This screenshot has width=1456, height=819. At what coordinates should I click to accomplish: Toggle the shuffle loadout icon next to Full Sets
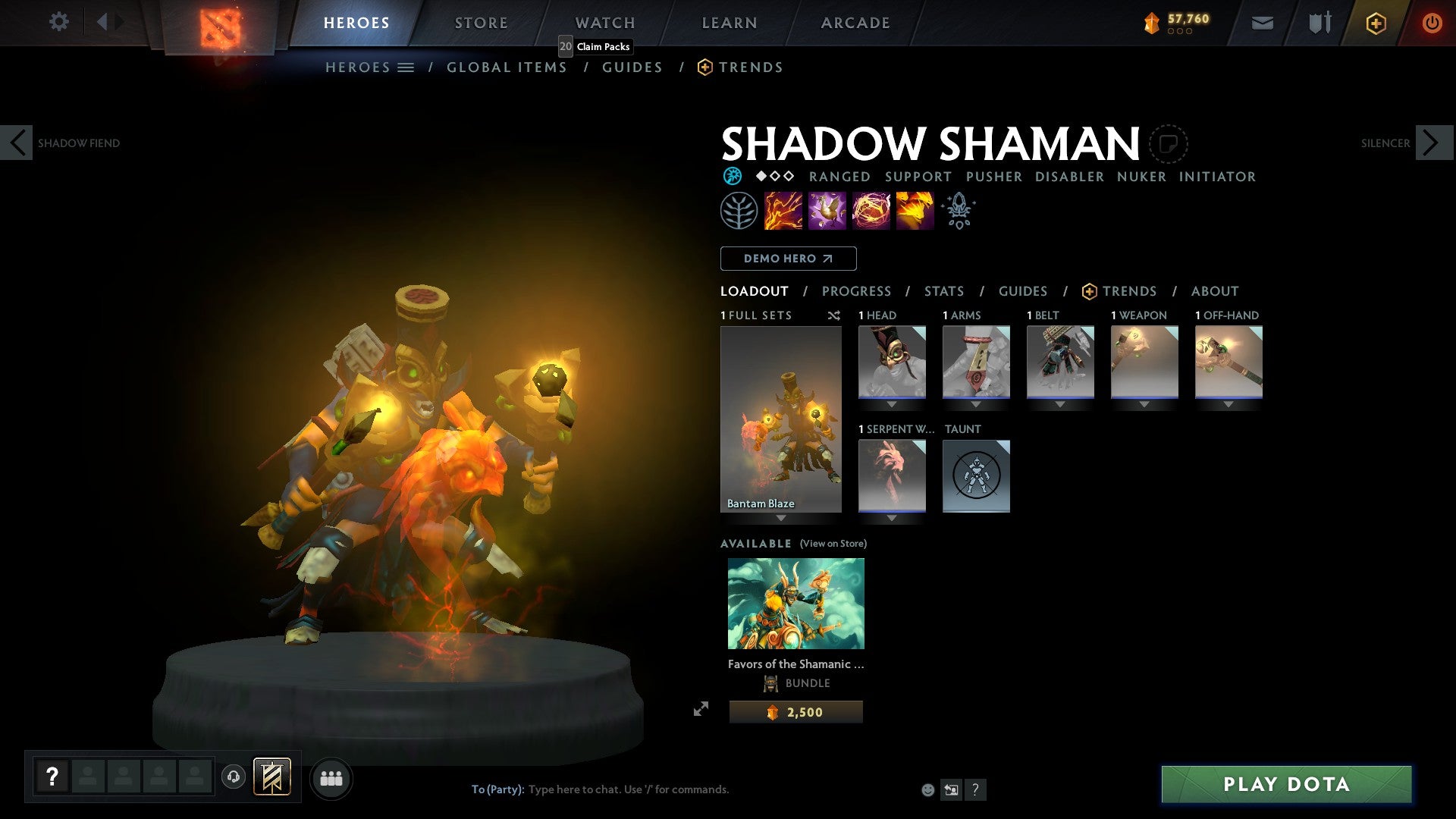834,315
